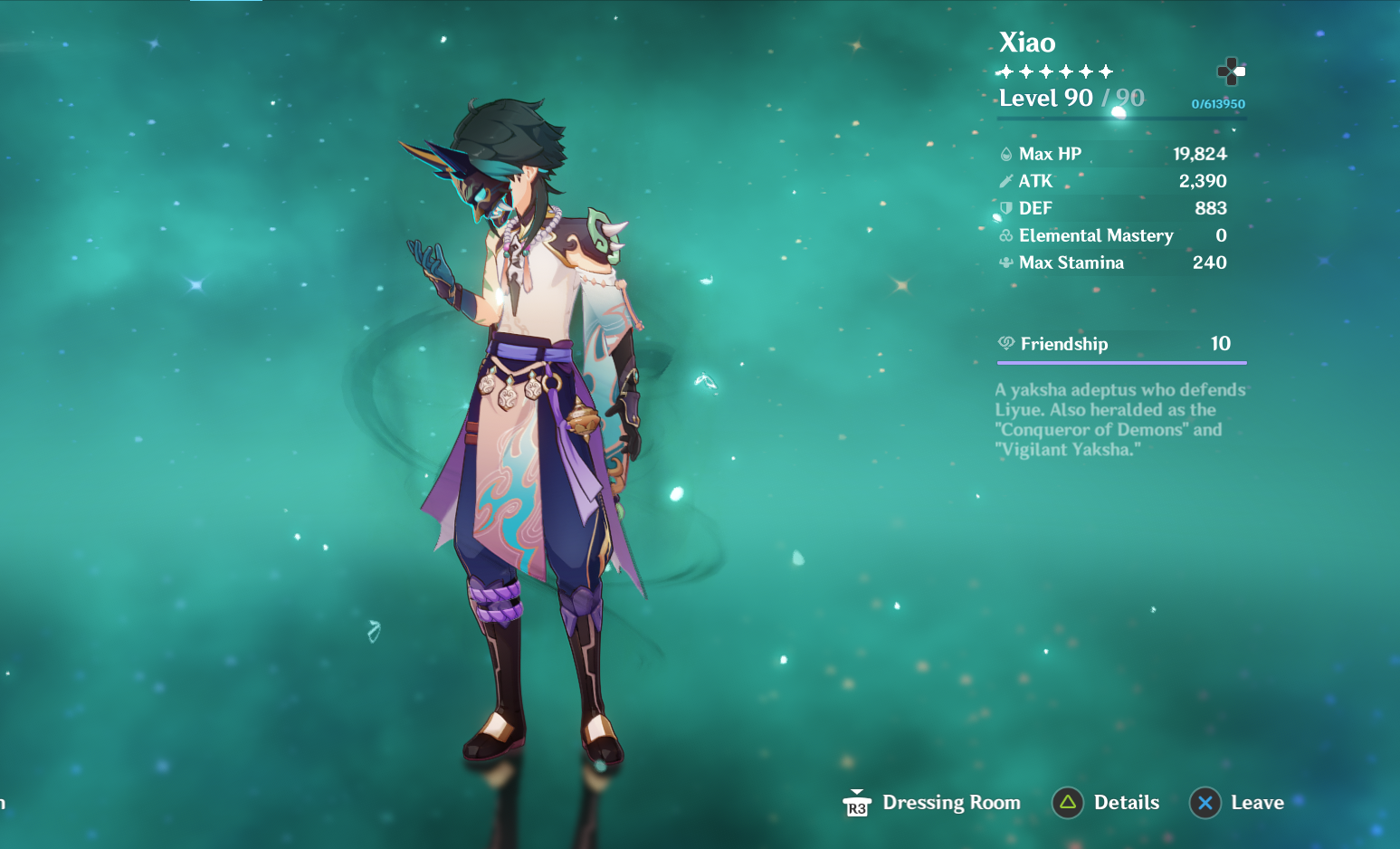Click the six-star rarity row
1400x849 pixels.
click(x=1054, y=71)
